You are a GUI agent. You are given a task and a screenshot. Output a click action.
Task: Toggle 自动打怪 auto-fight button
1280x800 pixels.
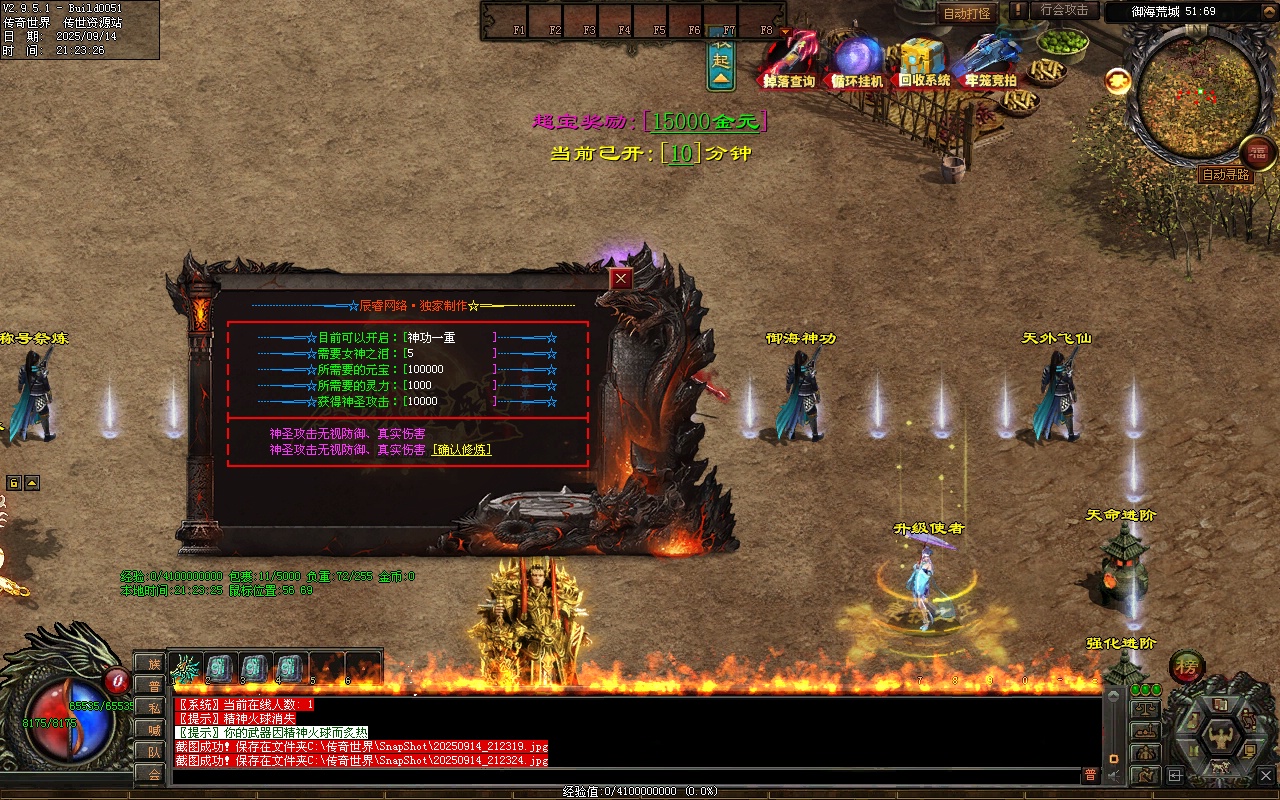pyautogui.click(x=967, y=14)
